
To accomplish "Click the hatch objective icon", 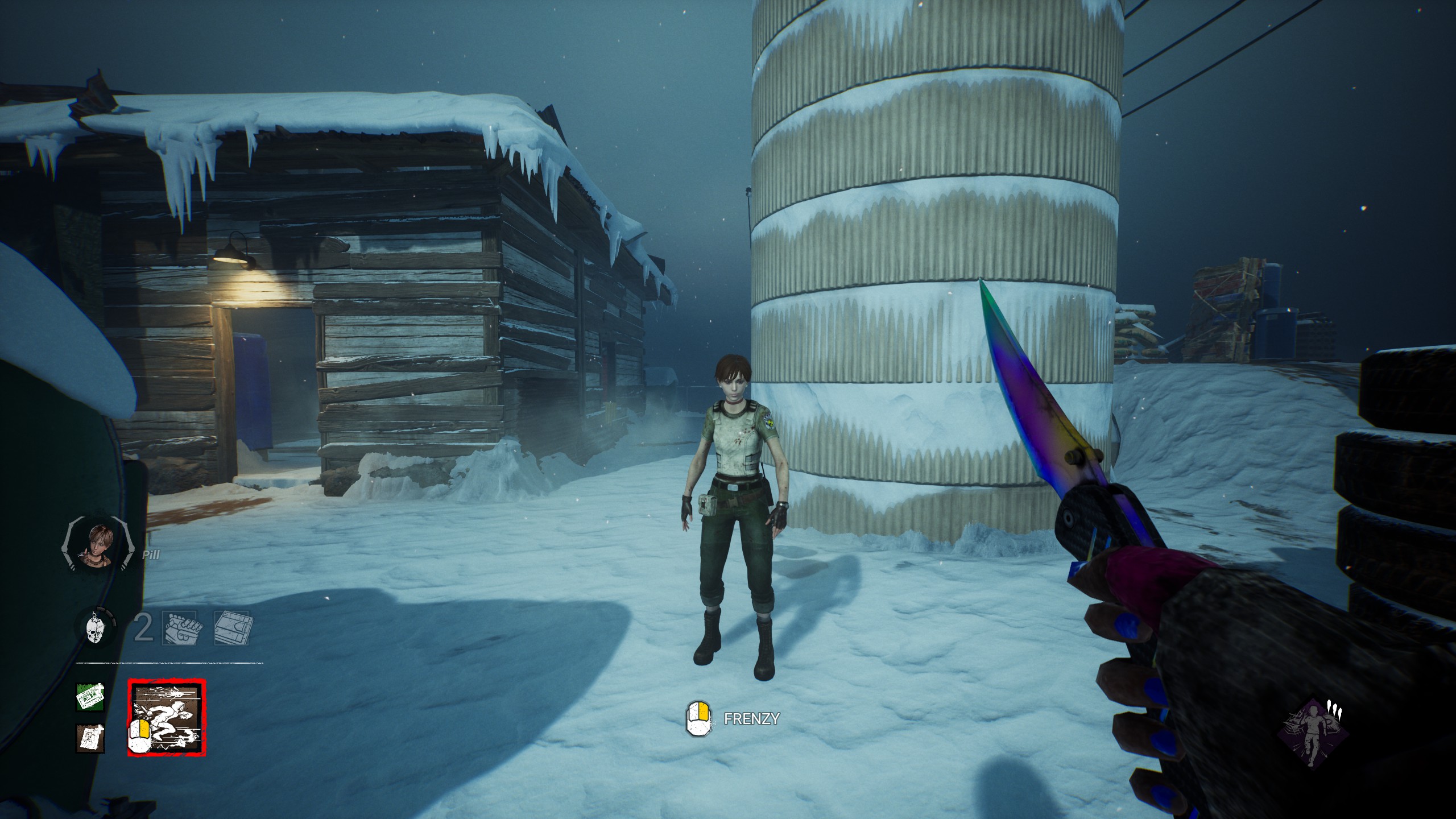I will (x=231, y=628).
